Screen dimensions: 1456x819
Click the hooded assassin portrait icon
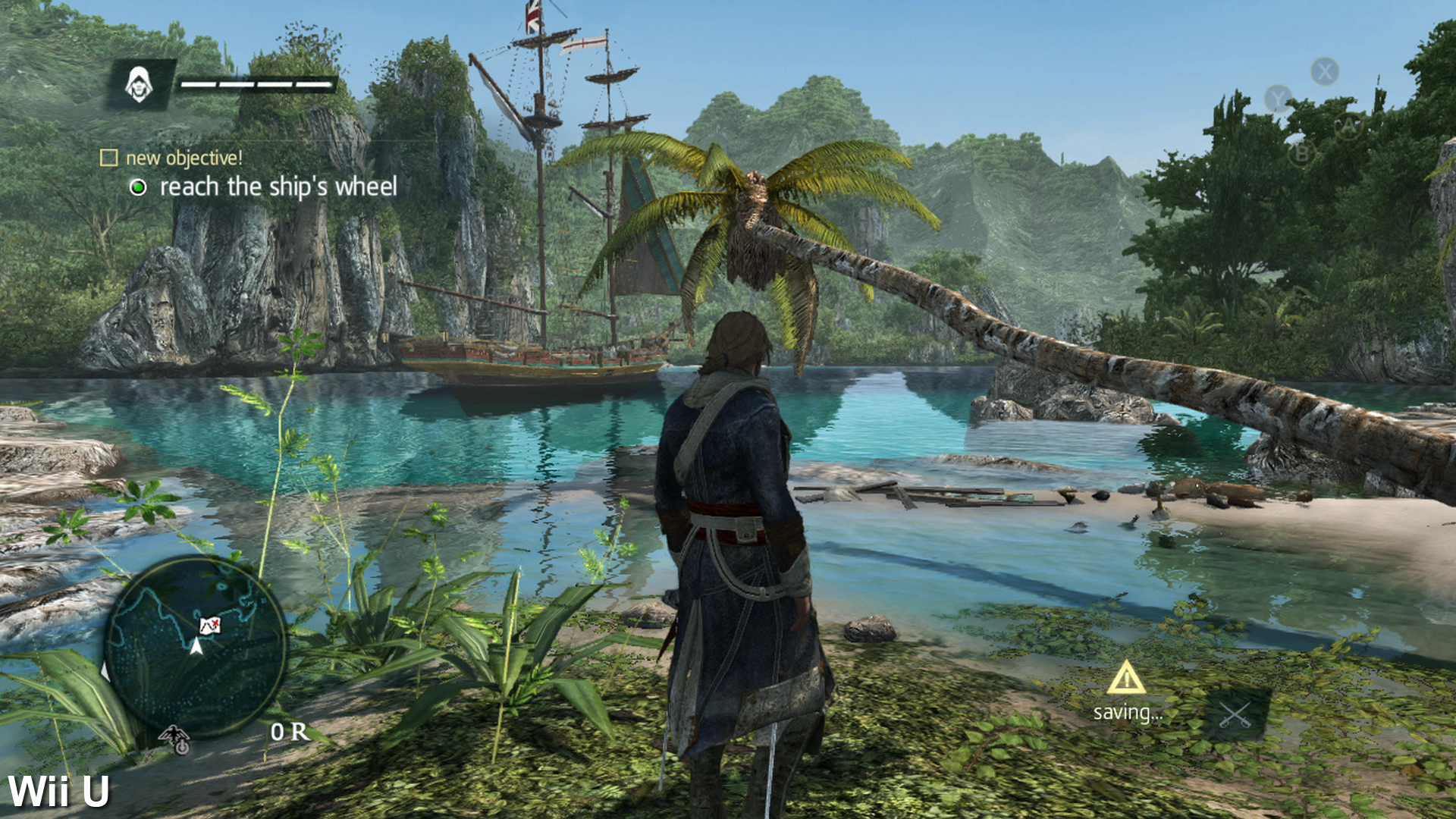139,84
